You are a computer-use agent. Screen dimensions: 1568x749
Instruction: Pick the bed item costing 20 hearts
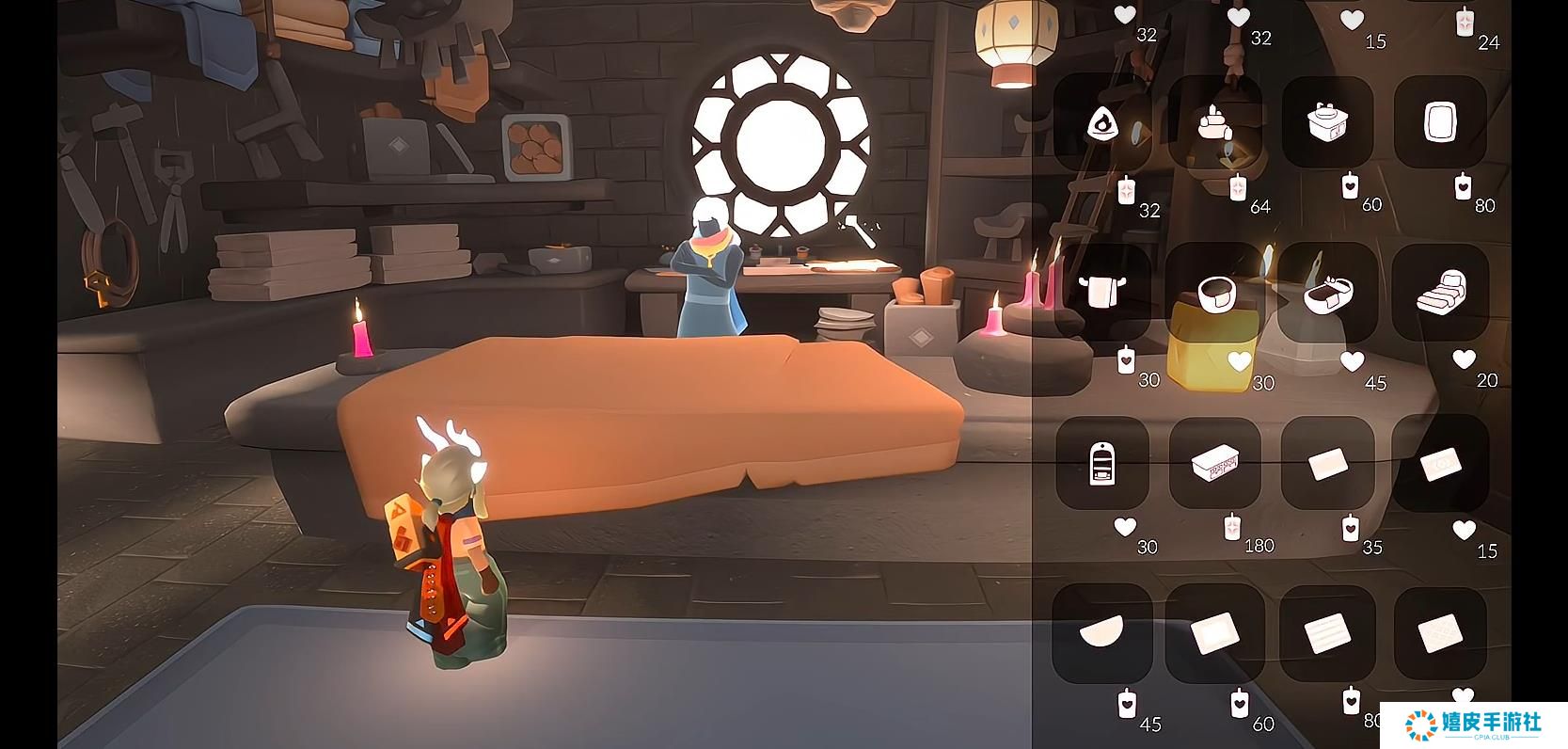[1440, 293]
